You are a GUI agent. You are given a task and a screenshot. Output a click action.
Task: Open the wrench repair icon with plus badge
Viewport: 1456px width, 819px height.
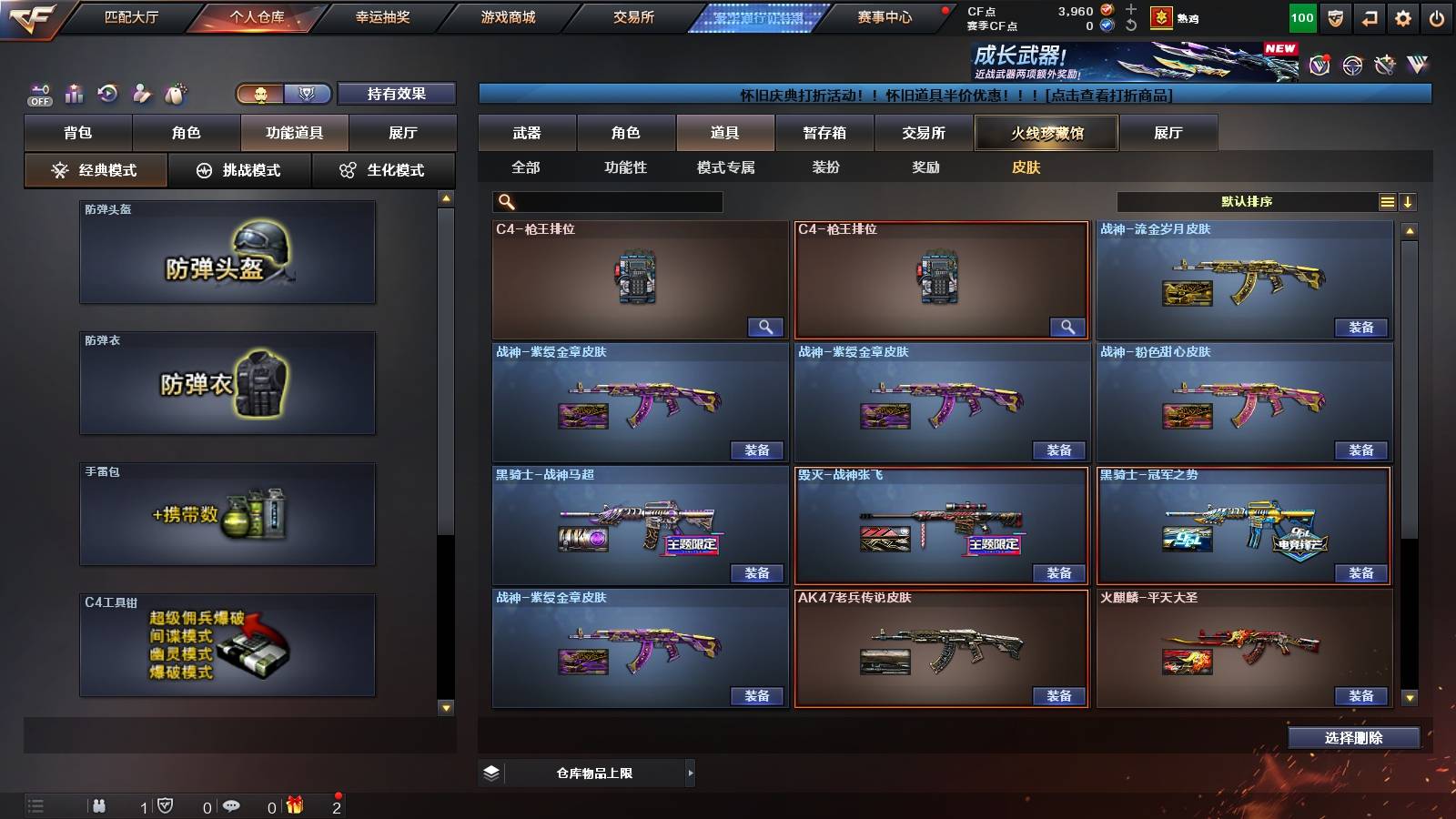[x=1386, y=64]
